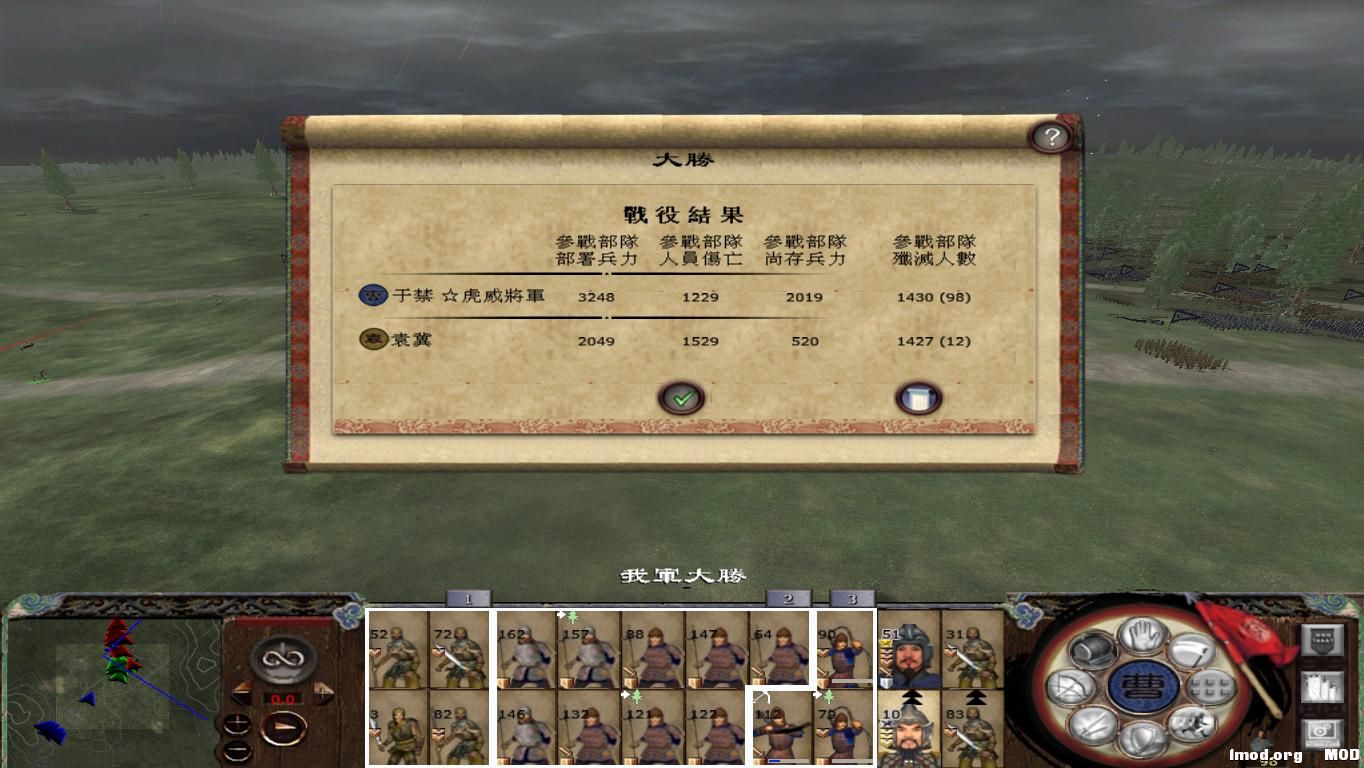The image size is (1364, 768).
Task: Click the crossed swords melee attack icon
Action: (x=1092, y=726)
